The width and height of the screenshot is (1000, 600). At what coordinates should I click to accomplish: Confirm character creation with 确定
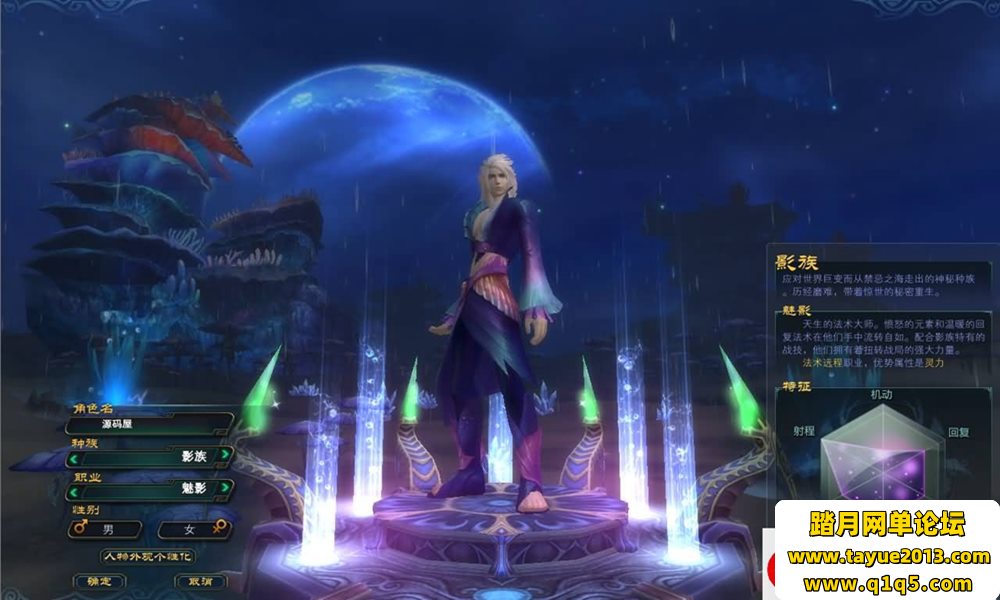[x=100, y=581]
